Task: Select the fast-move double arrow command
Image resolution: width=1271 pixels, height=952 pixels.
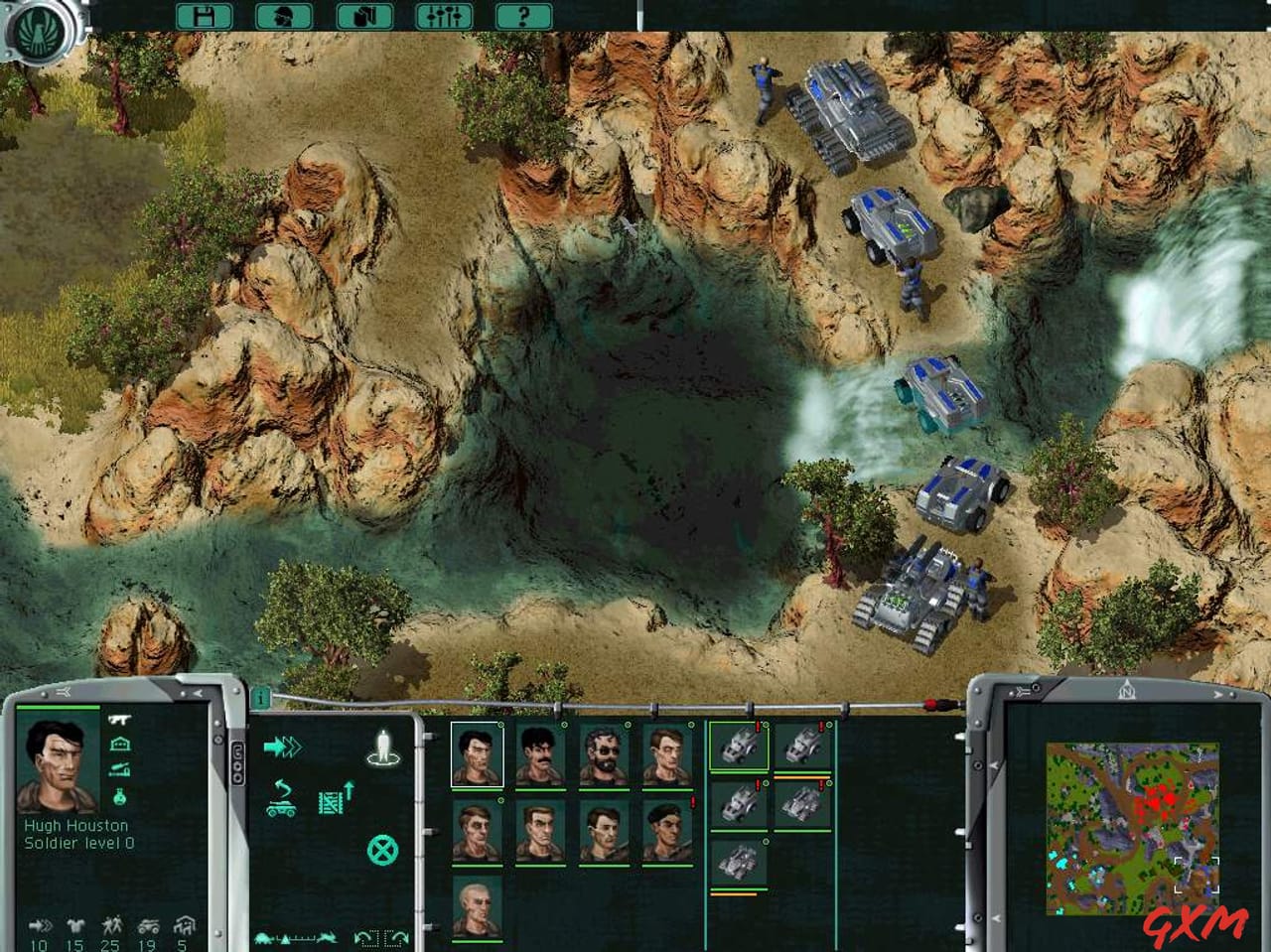Action: tap(283, 745)
